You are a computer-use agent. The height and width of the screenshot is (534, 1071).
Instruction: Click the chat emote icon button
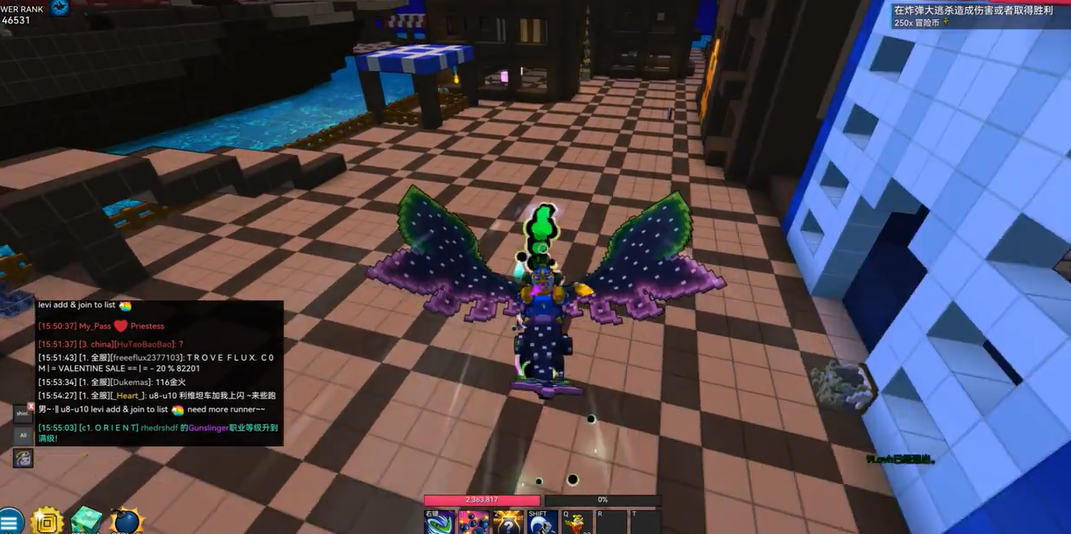(x=22, y=458)
